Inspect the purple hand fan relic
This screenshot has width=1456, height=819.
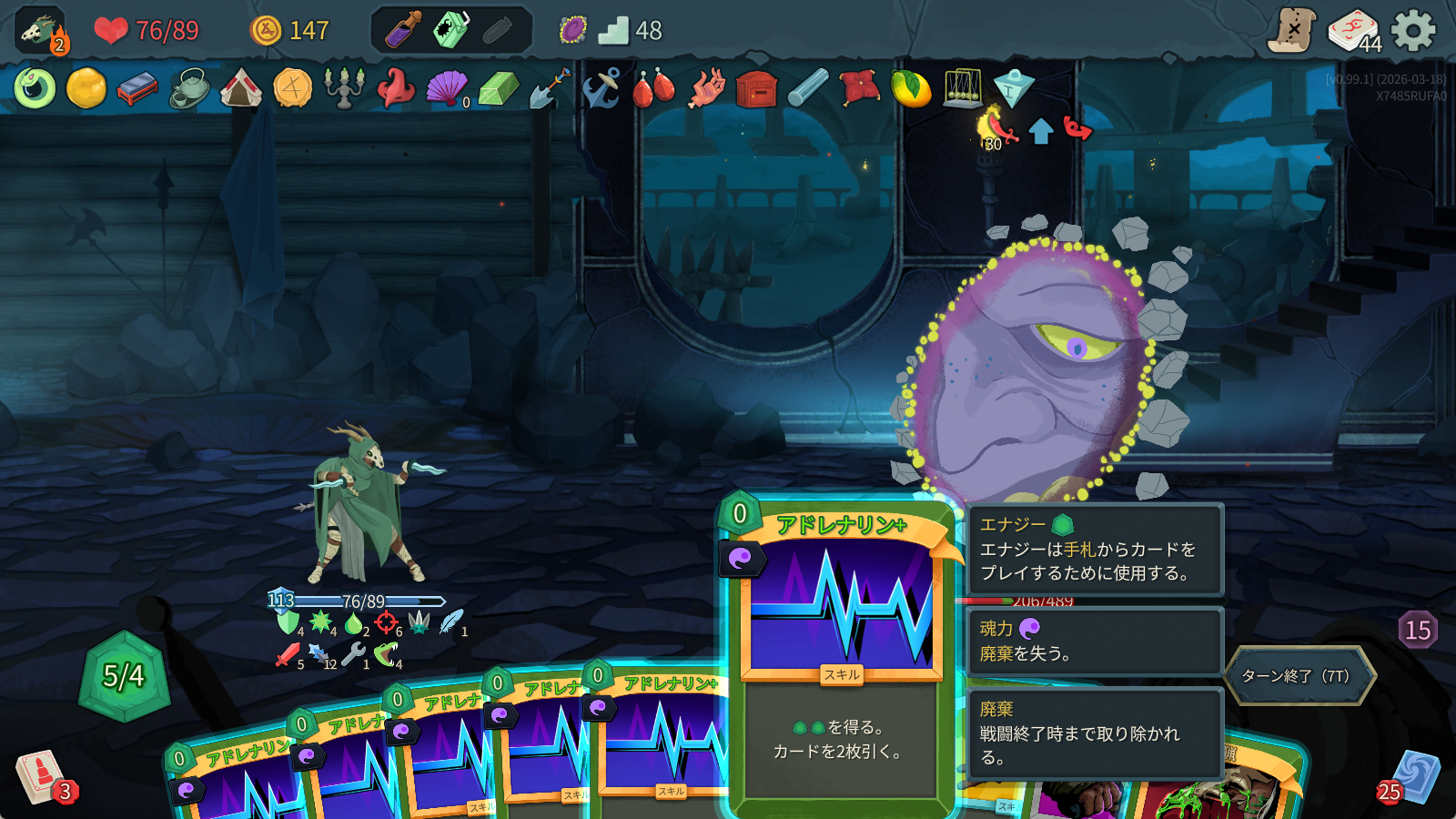[x=446, y=88]
